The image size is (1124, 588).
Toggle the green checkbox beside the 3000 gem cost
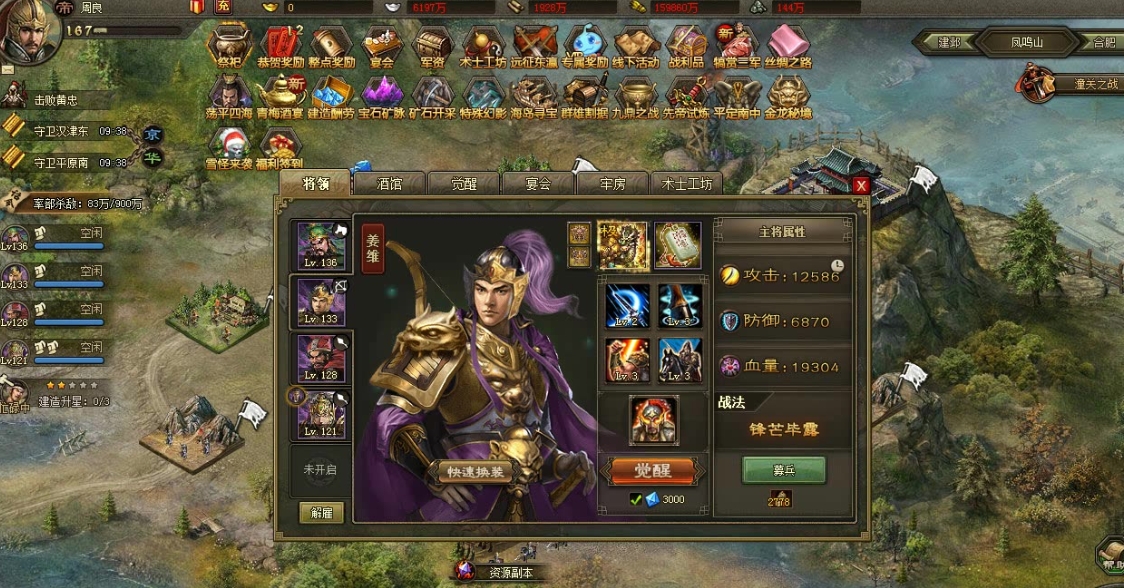pyautogui.click(x=635, y=500)
